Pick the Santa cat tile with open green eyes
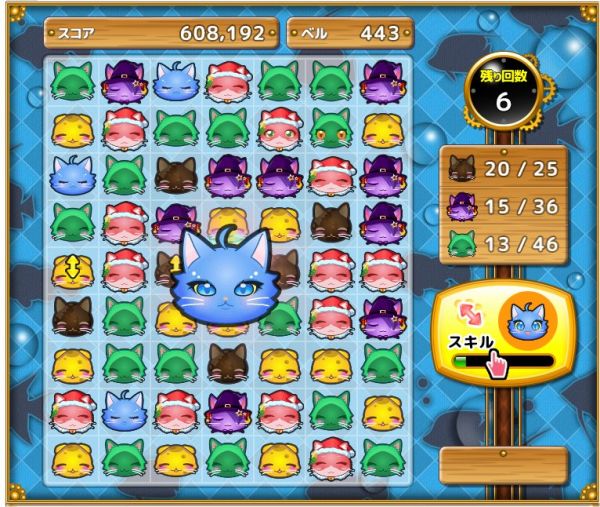Viewport: 600px width, 507px height. (x=279, y=128)
